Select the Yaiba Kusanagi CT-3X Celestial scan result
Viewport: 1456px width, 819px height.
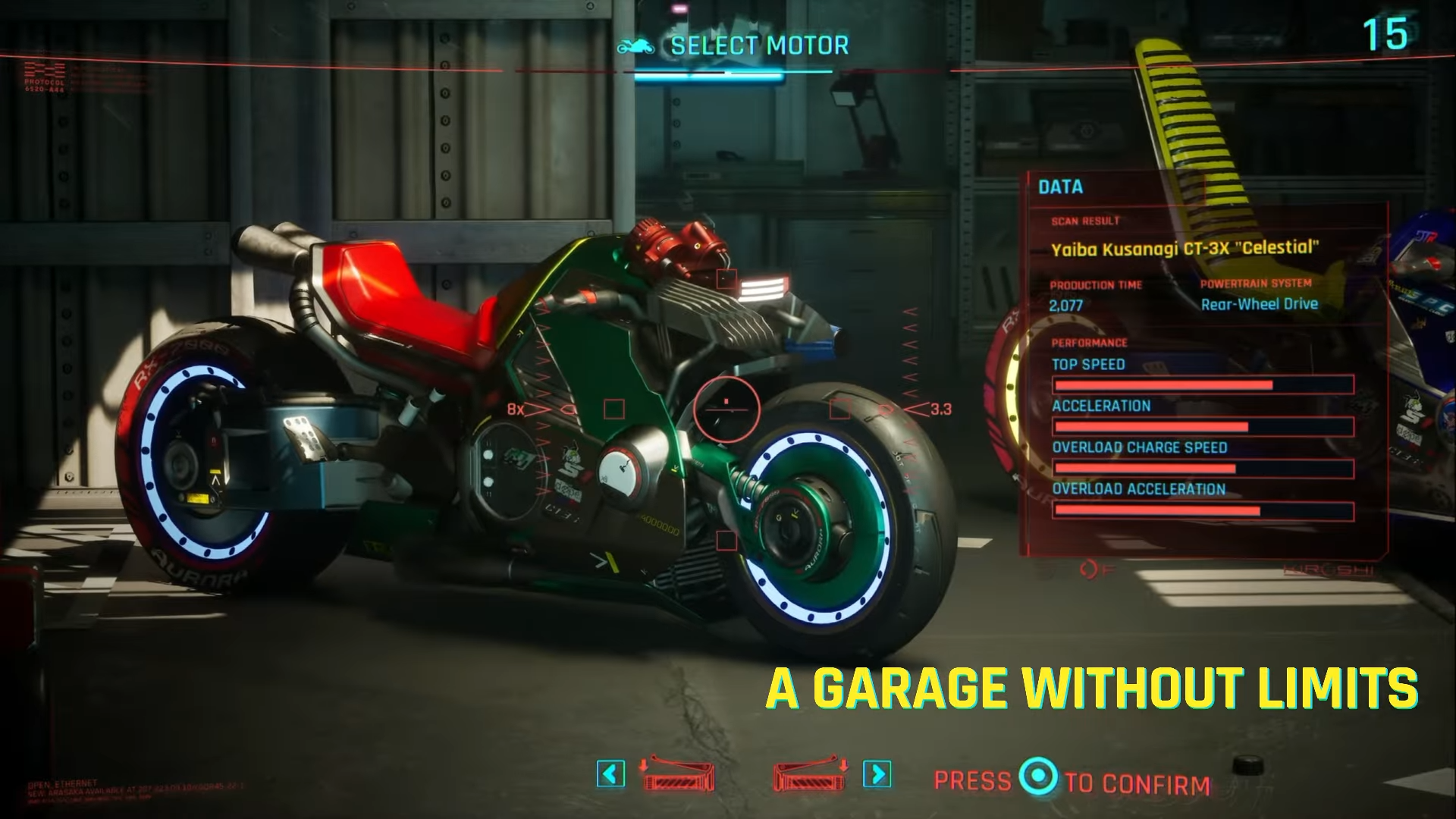[1185, 246]
